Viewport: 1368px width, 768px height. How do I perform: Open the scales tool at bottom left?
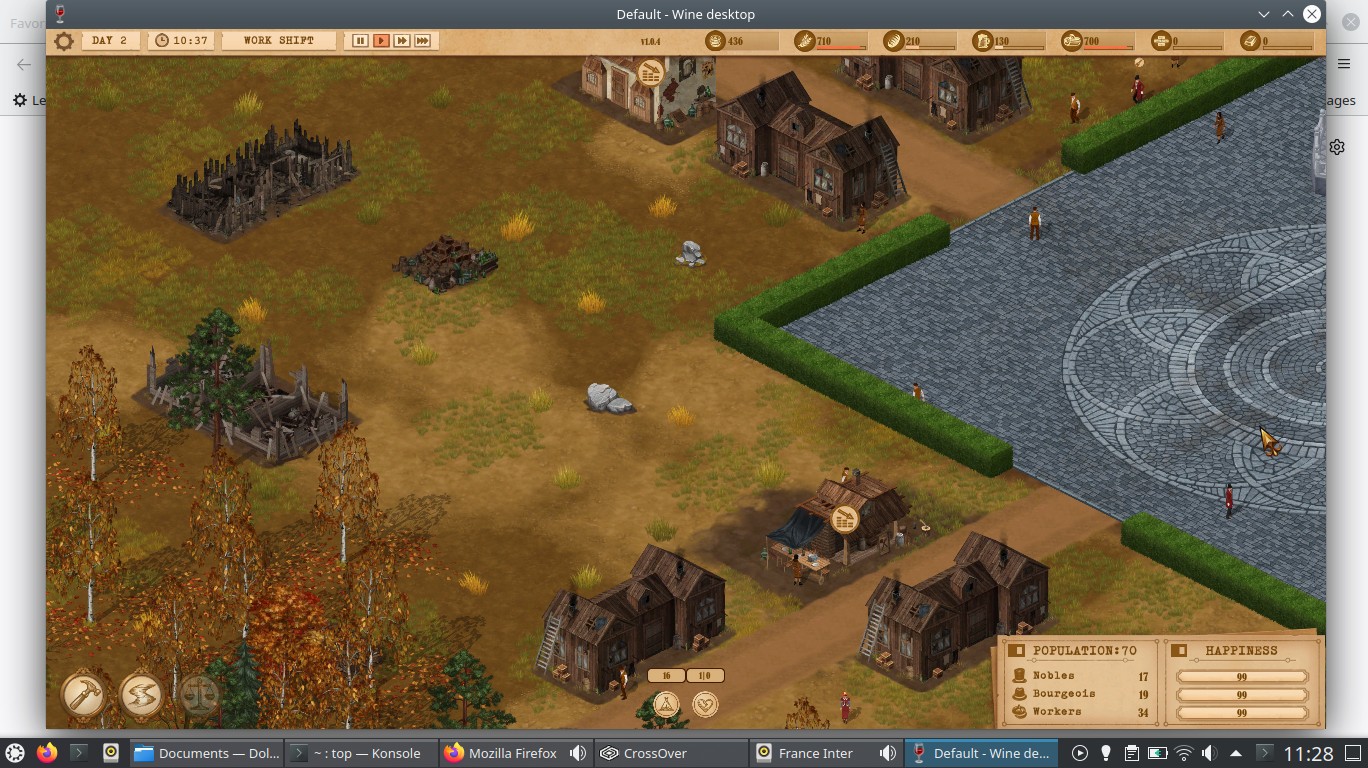click(198, 693)
